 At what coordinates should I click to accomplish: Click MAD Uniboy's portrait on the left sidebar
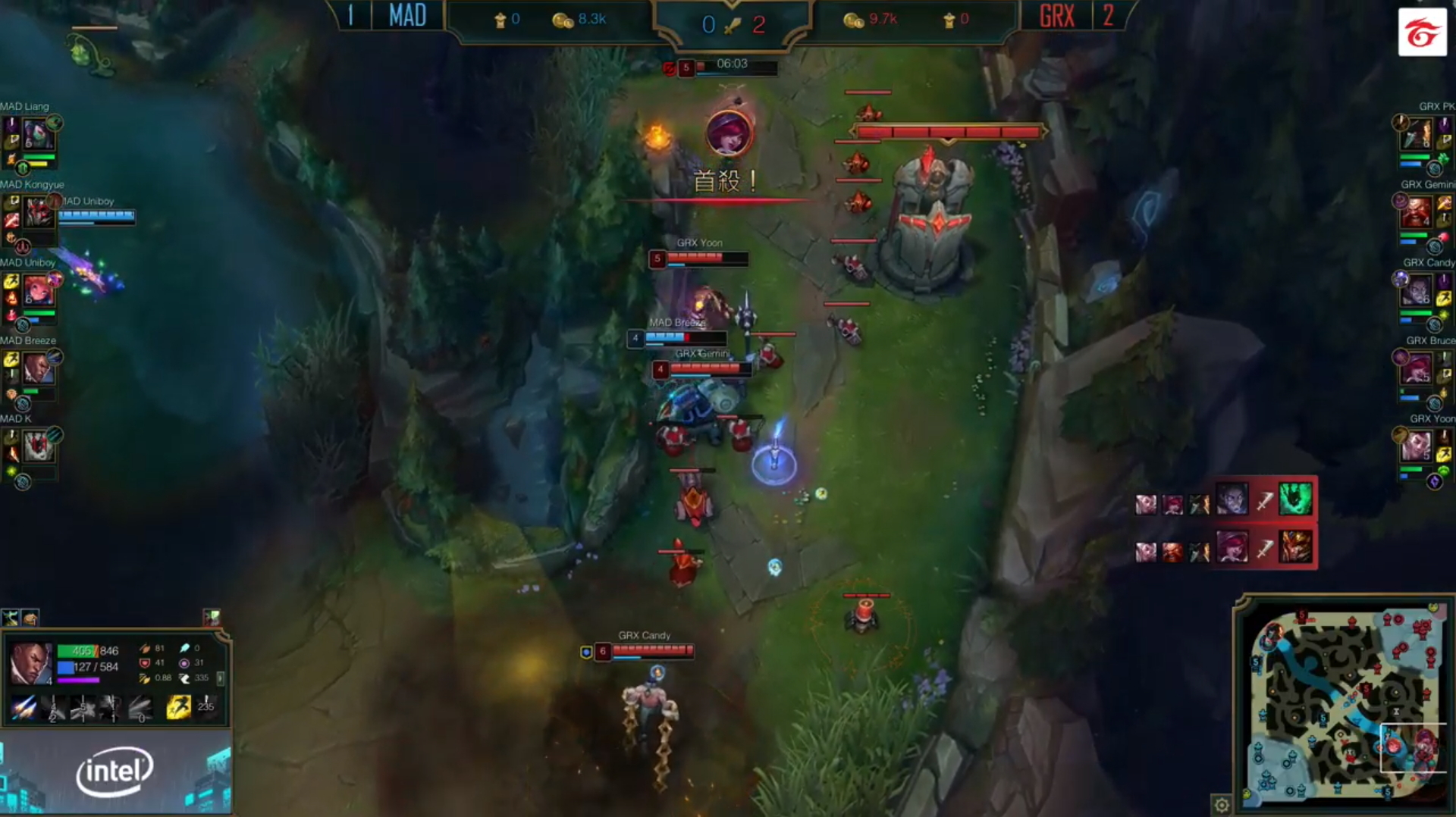(x=38, y=289)
